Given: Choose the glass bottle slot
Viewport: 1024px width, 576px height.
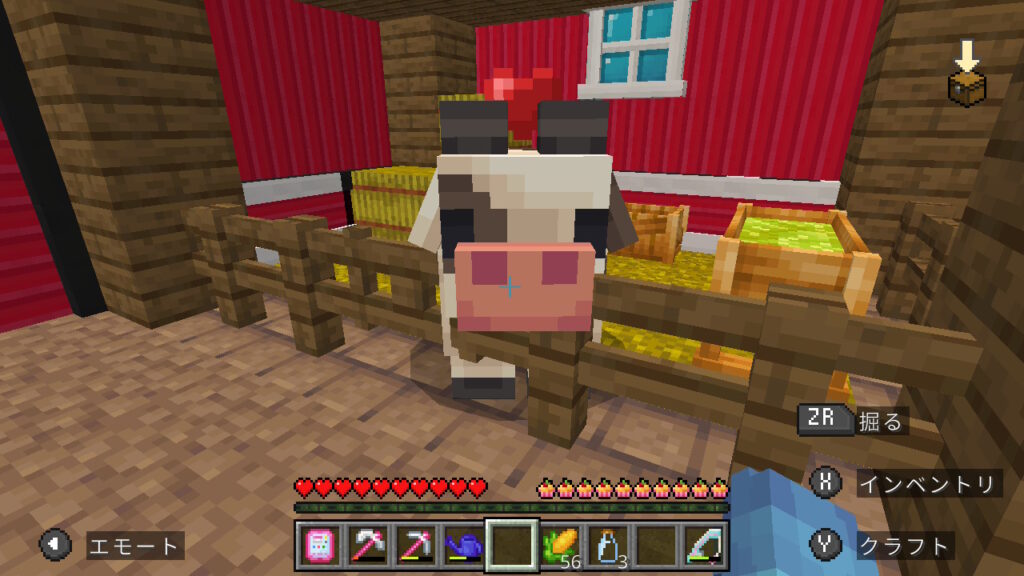Looking at the screenshot, I should pyautogui.click(x=607, y=546).
